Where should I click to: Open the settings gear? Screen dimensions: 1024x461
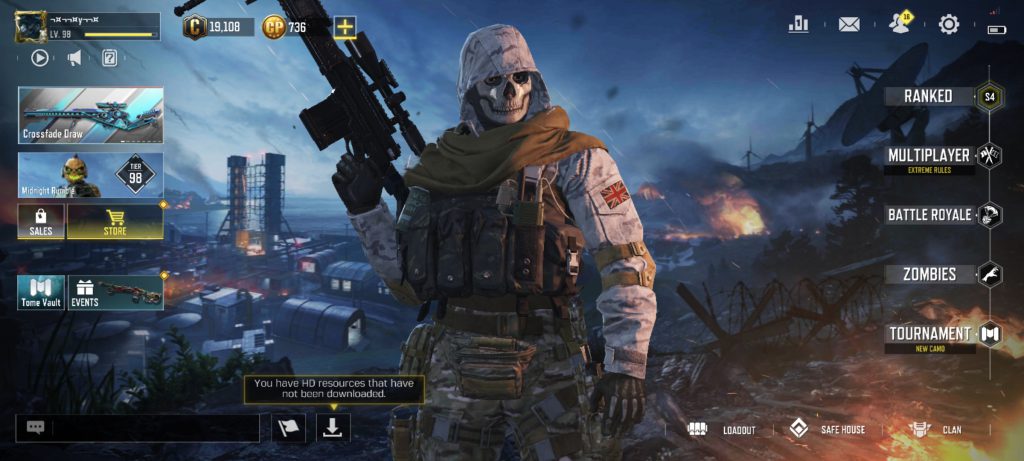coord(948,24)
